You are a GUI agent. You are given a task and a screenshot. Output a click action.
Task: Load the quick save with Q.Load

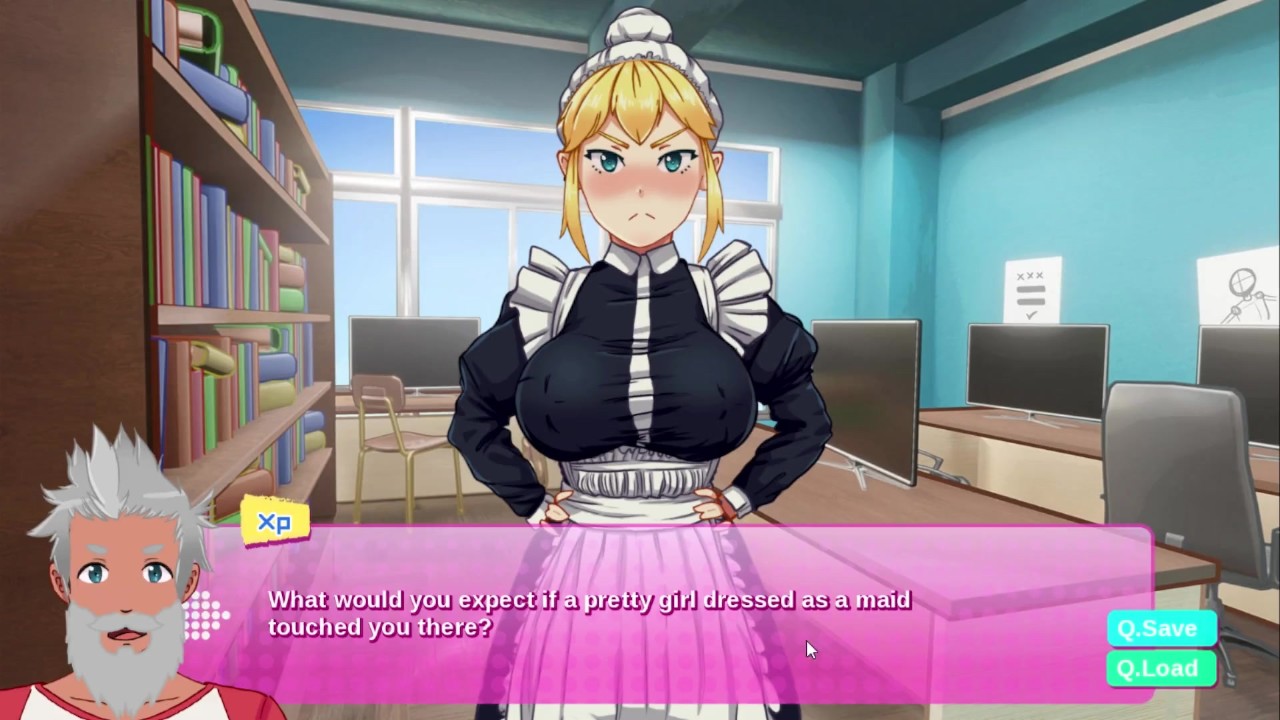[x=1160, y=669]
